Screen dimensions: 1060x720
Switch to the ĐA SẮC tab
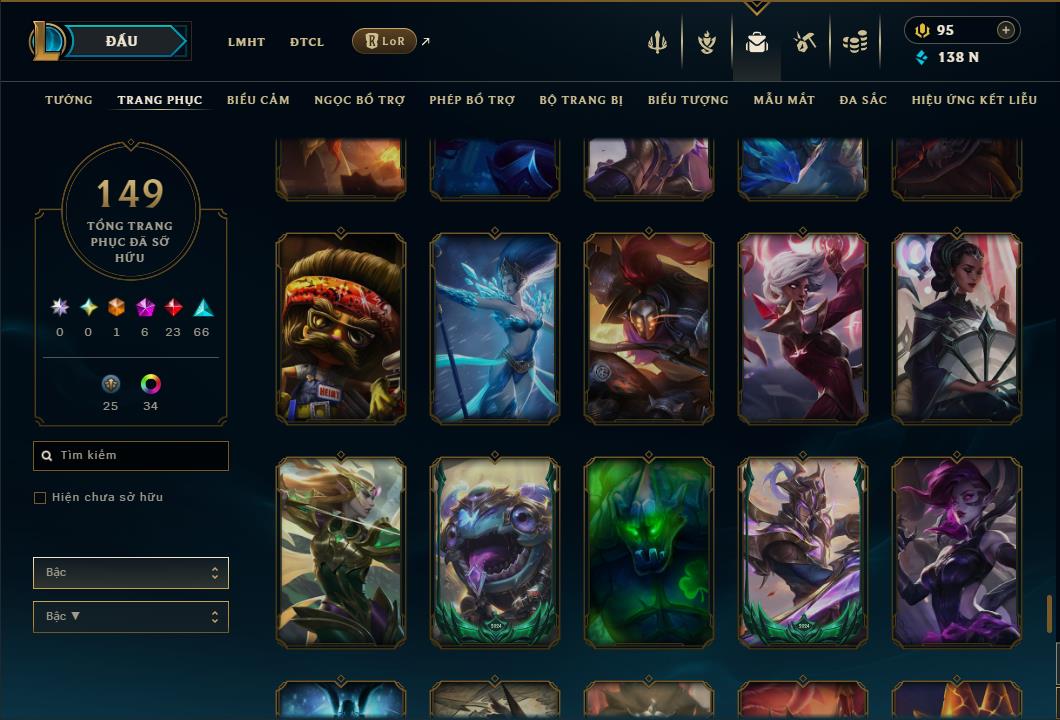coord(863,100)
